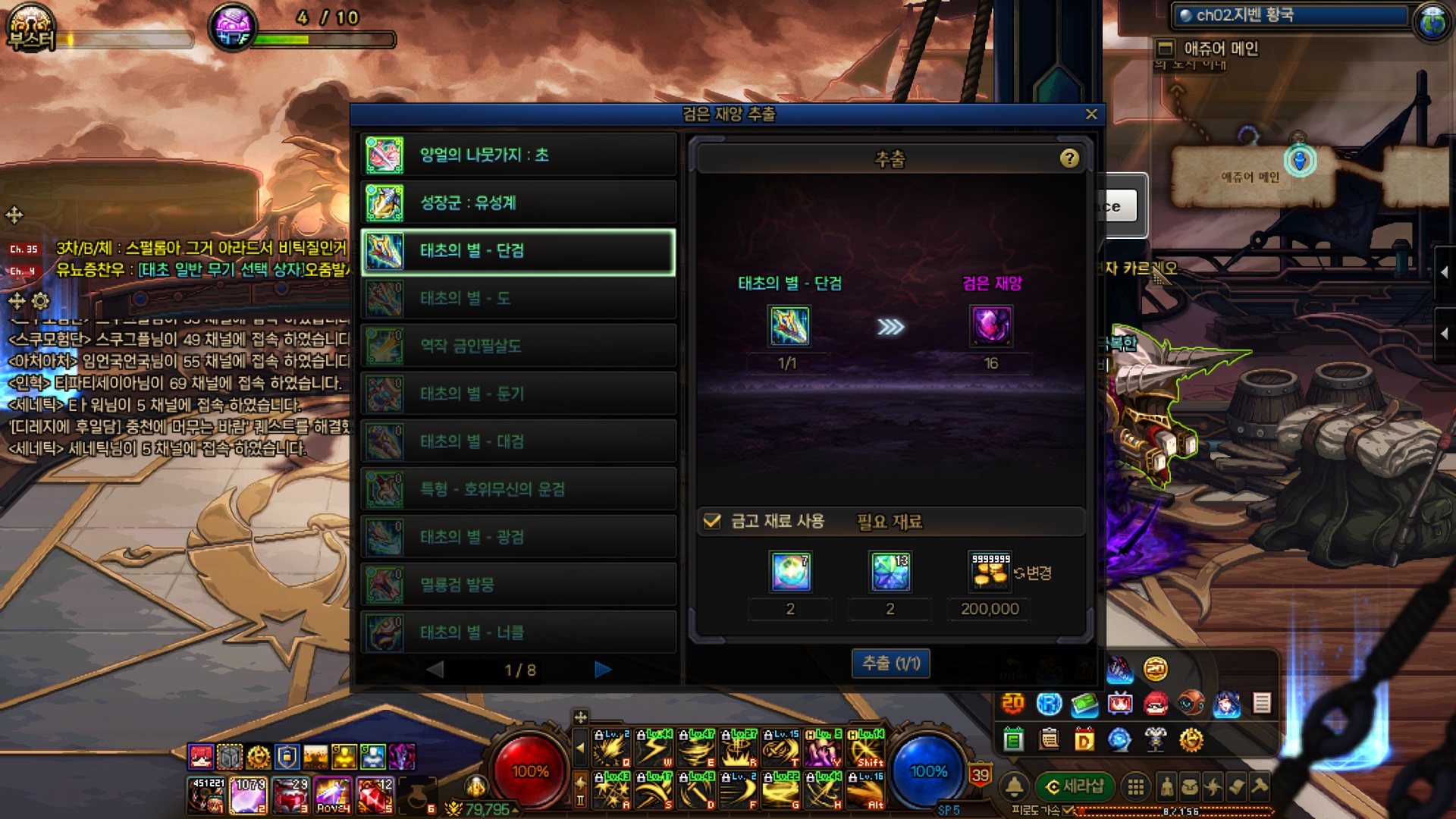The image size is (1456, 819).
Task: Open the notification bell icon
Action: click(1015, 786)
